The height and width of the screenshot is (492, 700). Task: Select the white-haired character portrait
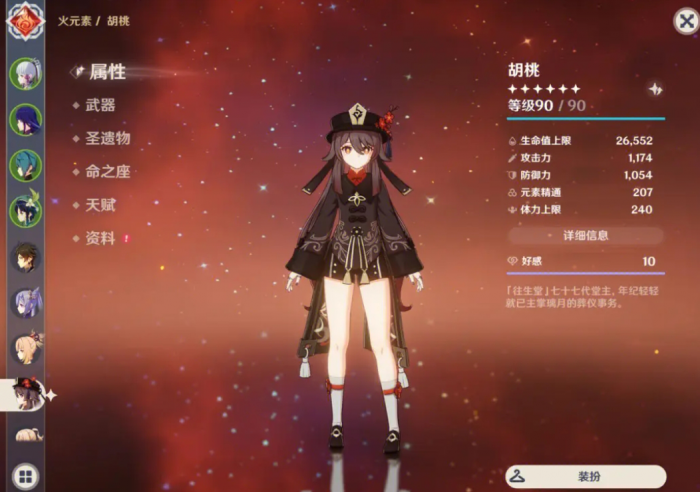25,75
